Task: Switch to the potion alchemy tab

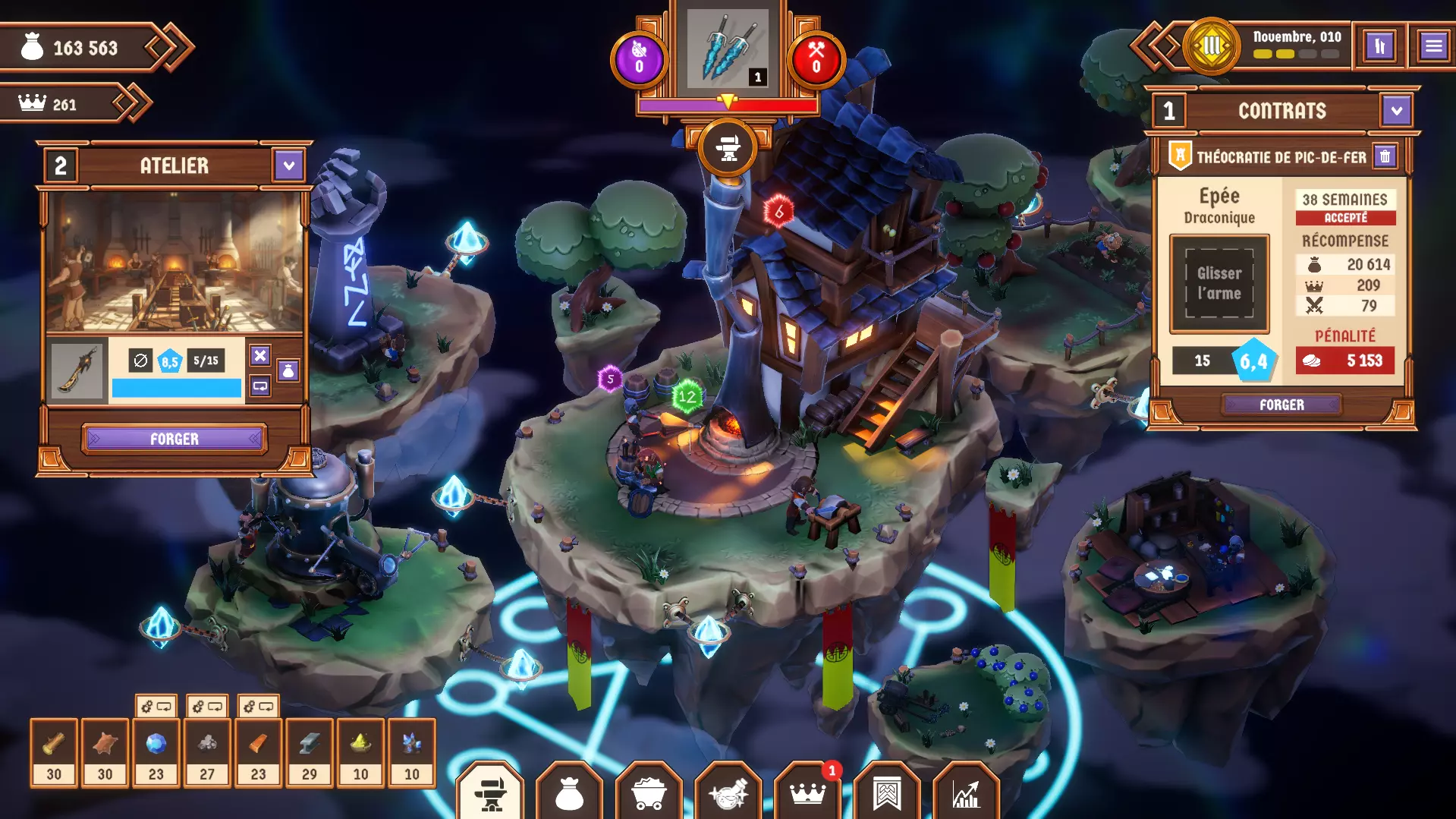Action: [728, 793]
